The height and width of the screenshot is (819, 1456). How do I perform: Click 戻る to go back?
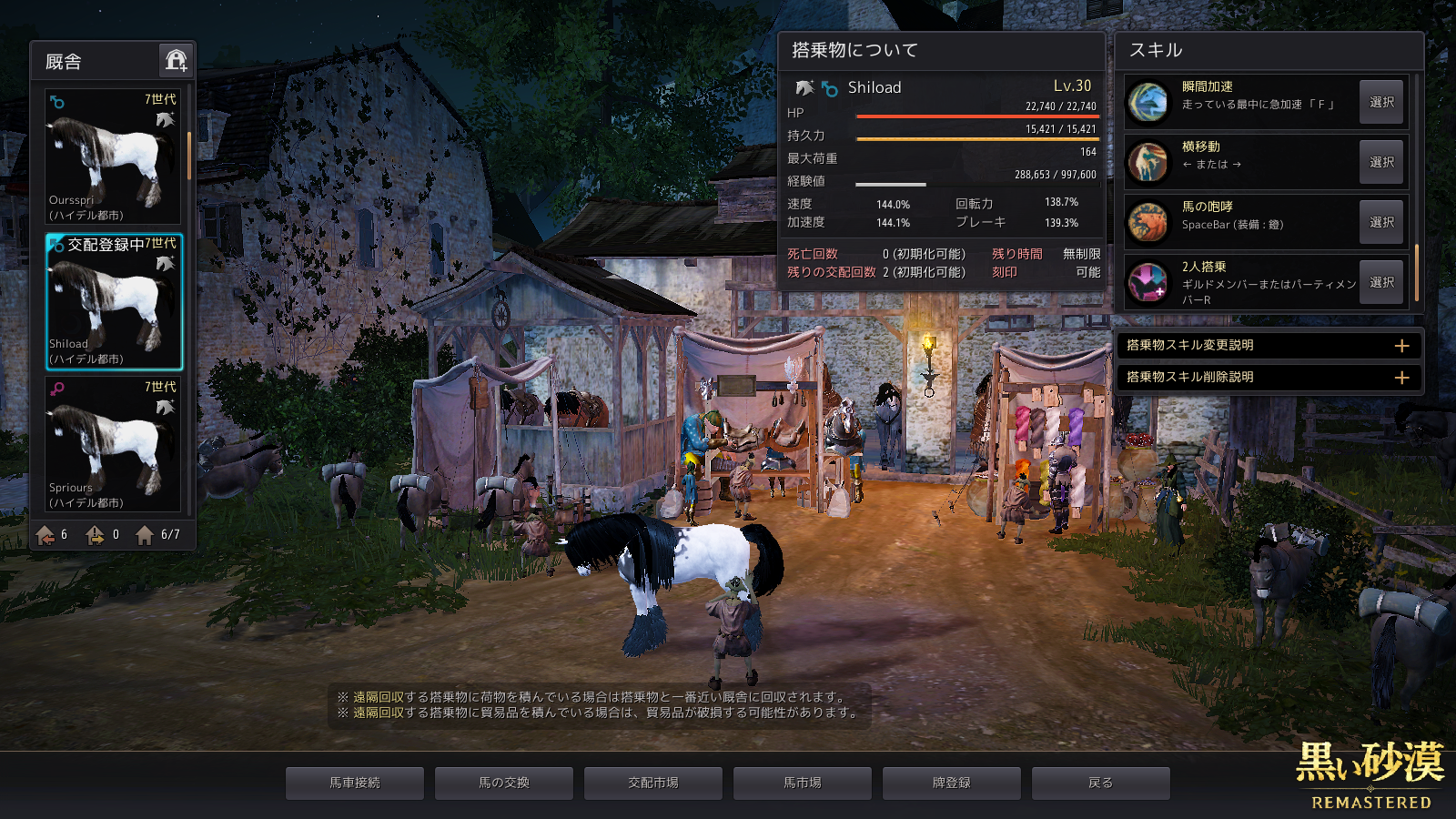coord(1101,783)
